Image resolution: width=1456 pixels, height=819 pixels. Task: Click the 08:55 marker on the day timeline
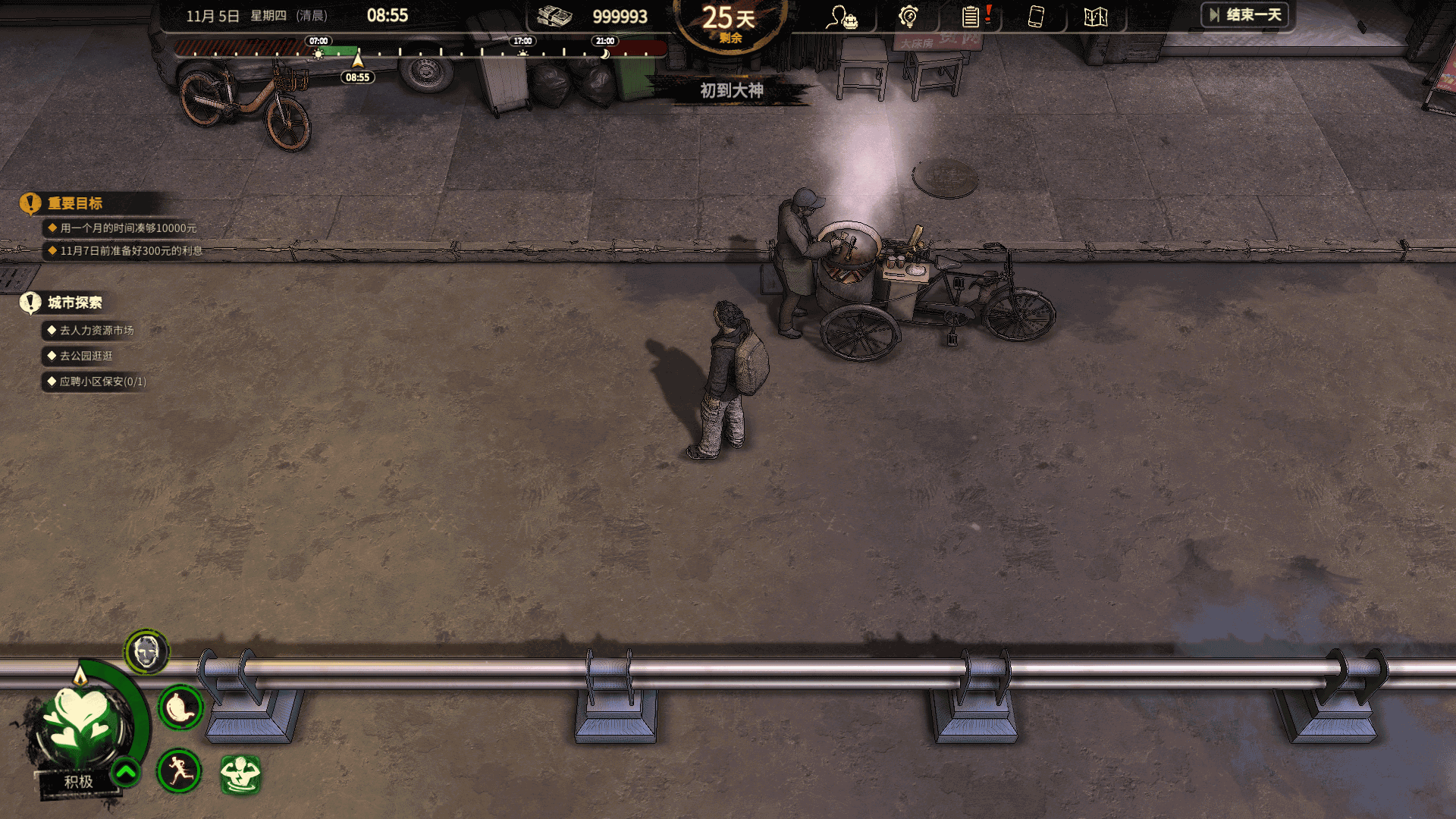[x=357, y=77]
